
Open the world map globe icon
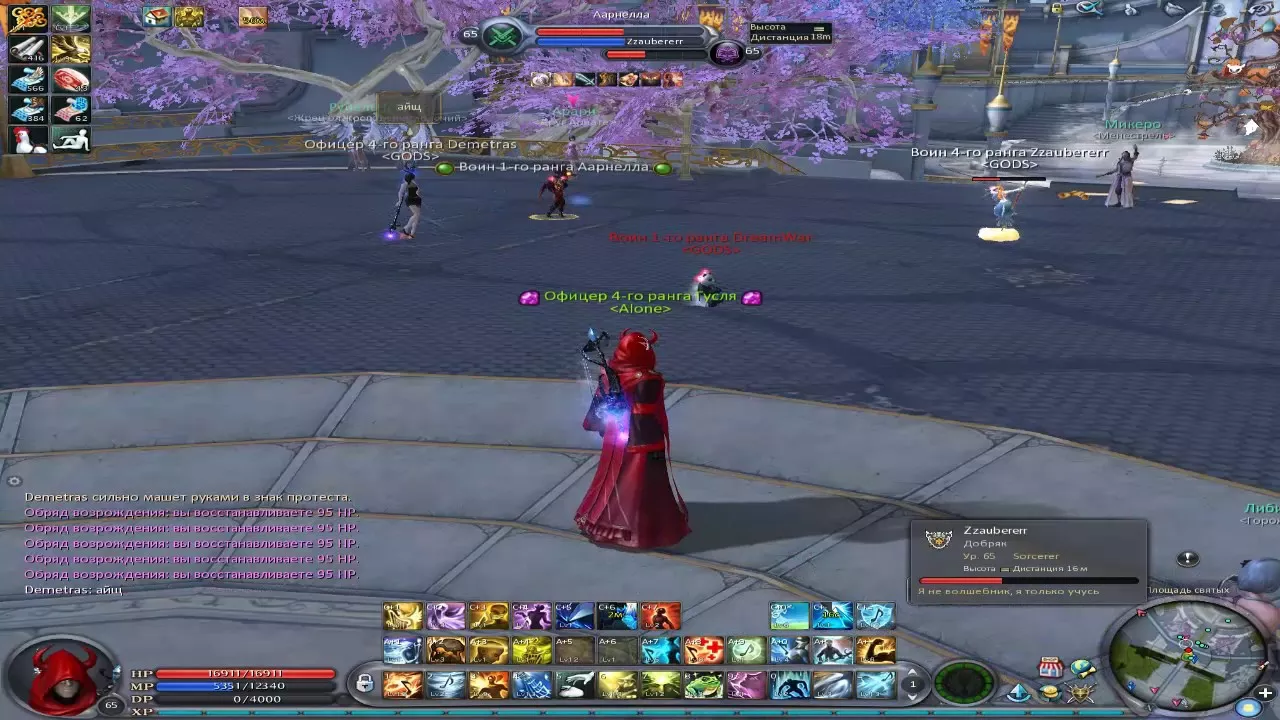pyautogui.click(x=1082, y=667)
